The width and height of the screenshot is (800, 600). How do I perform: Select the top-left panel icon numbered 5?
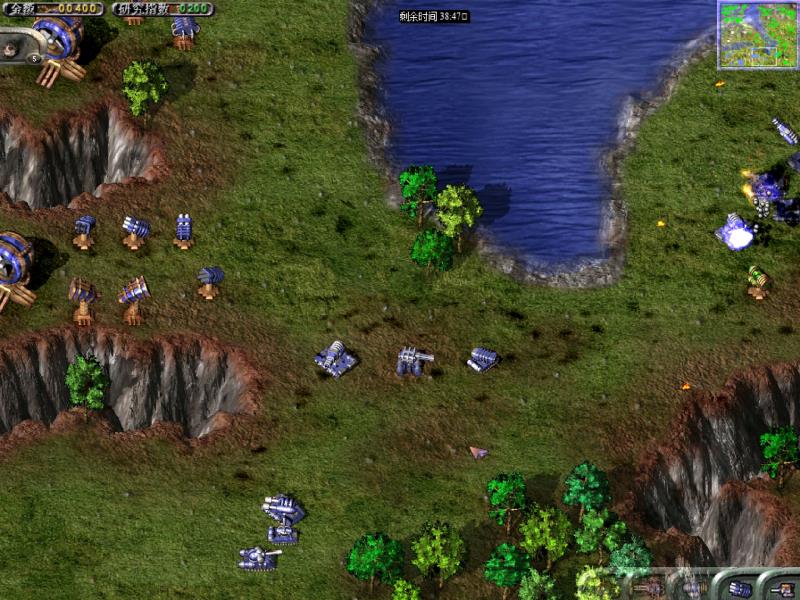click(x=35, y=58)
